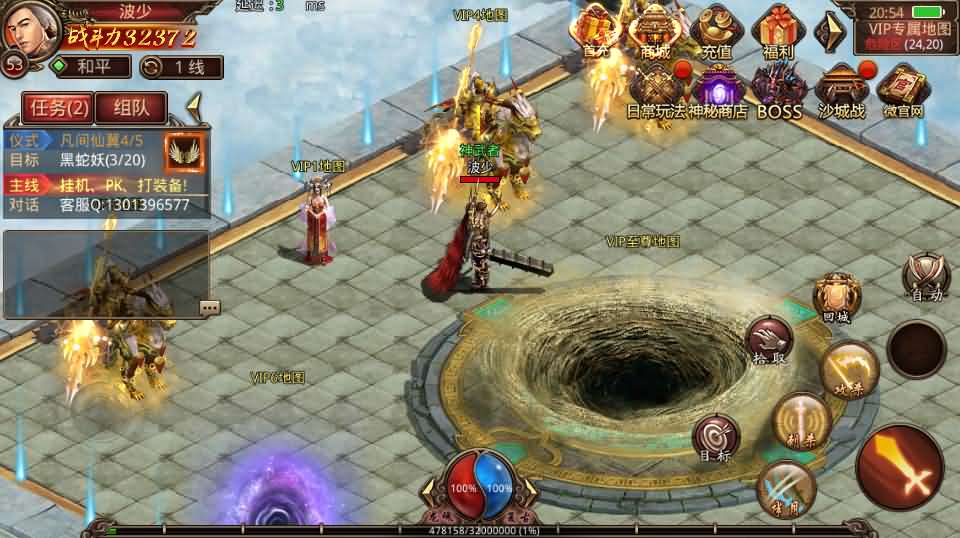Switch to the 组队 team tab
Image resolution: width=960 pixels, height=538 pixels.
point(131,107)
